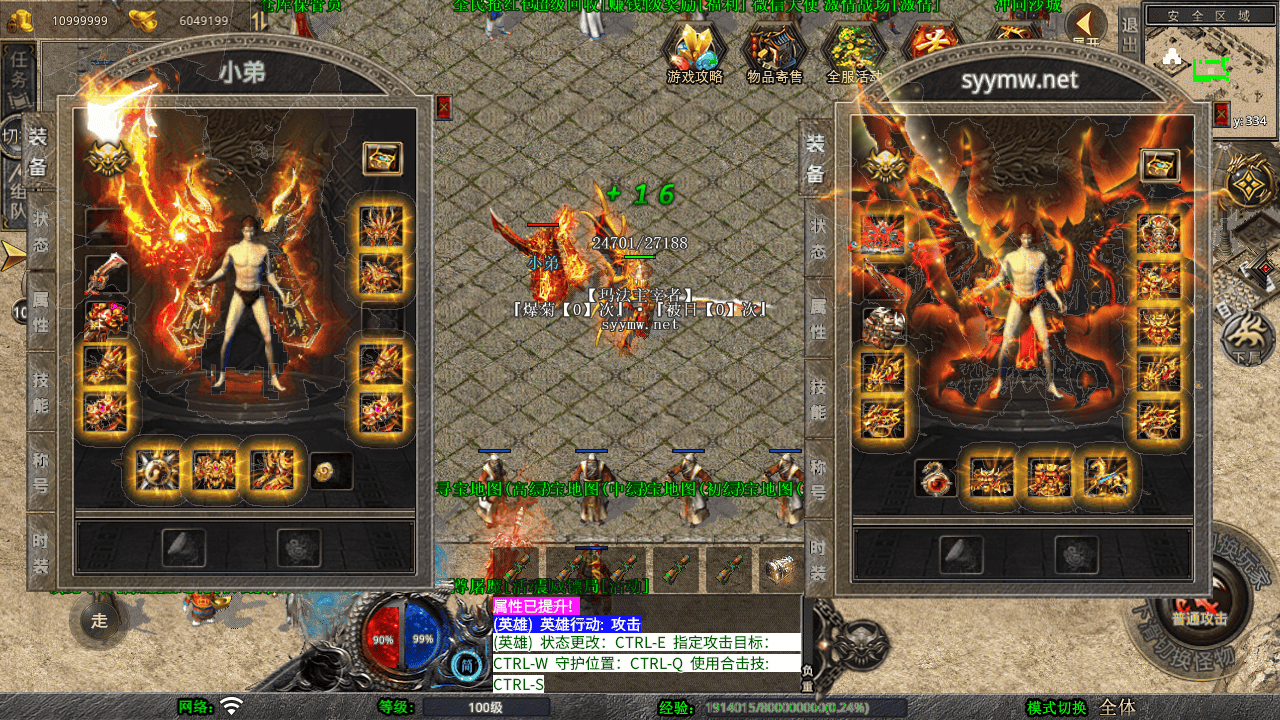Show the 技能 tab in 小弟 panel
Viewport: 1280px width, 720px height.
[x=40, y=391]
